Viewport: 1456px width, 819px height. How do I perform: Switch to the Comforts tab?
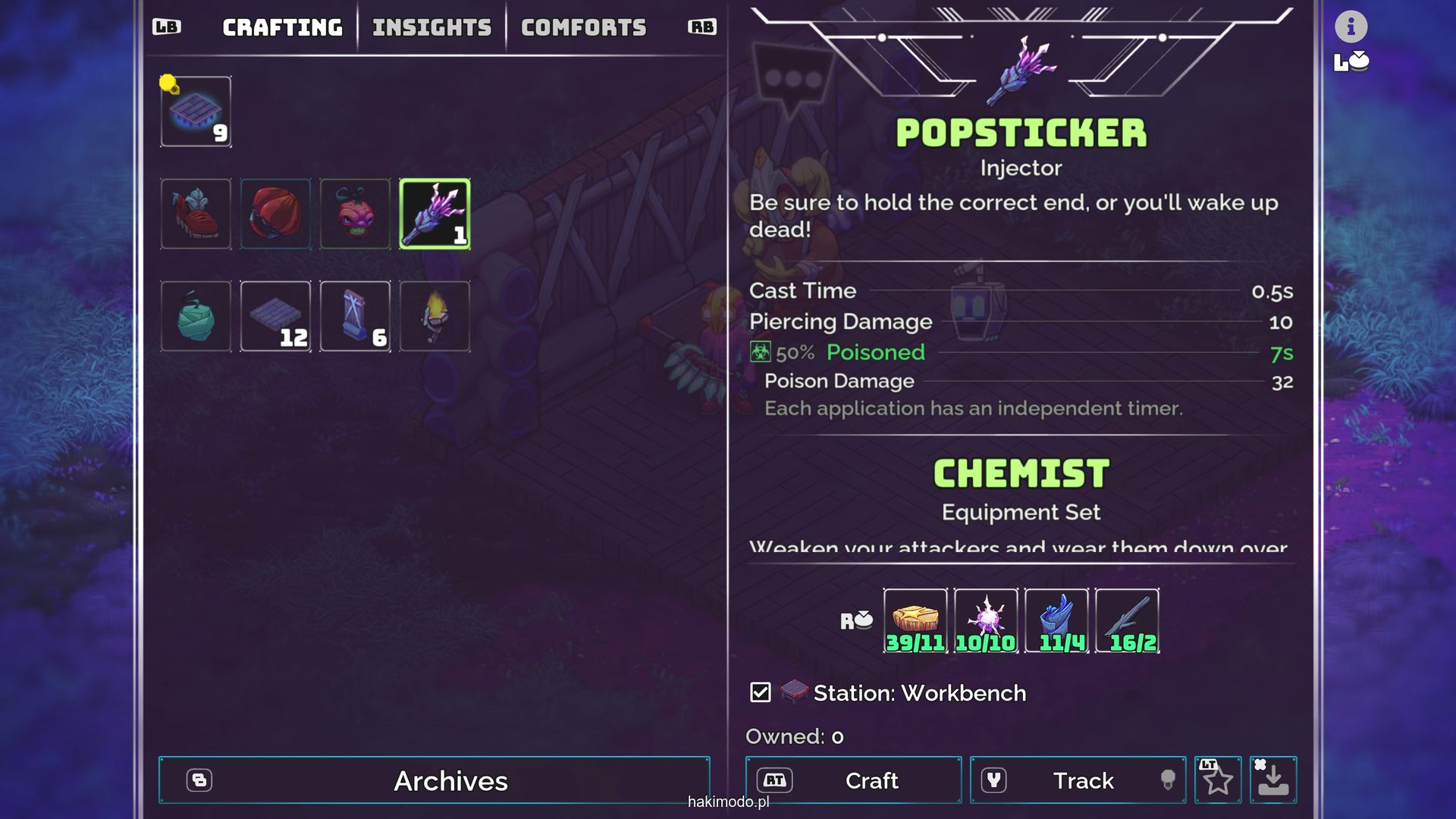coord(583,28)
